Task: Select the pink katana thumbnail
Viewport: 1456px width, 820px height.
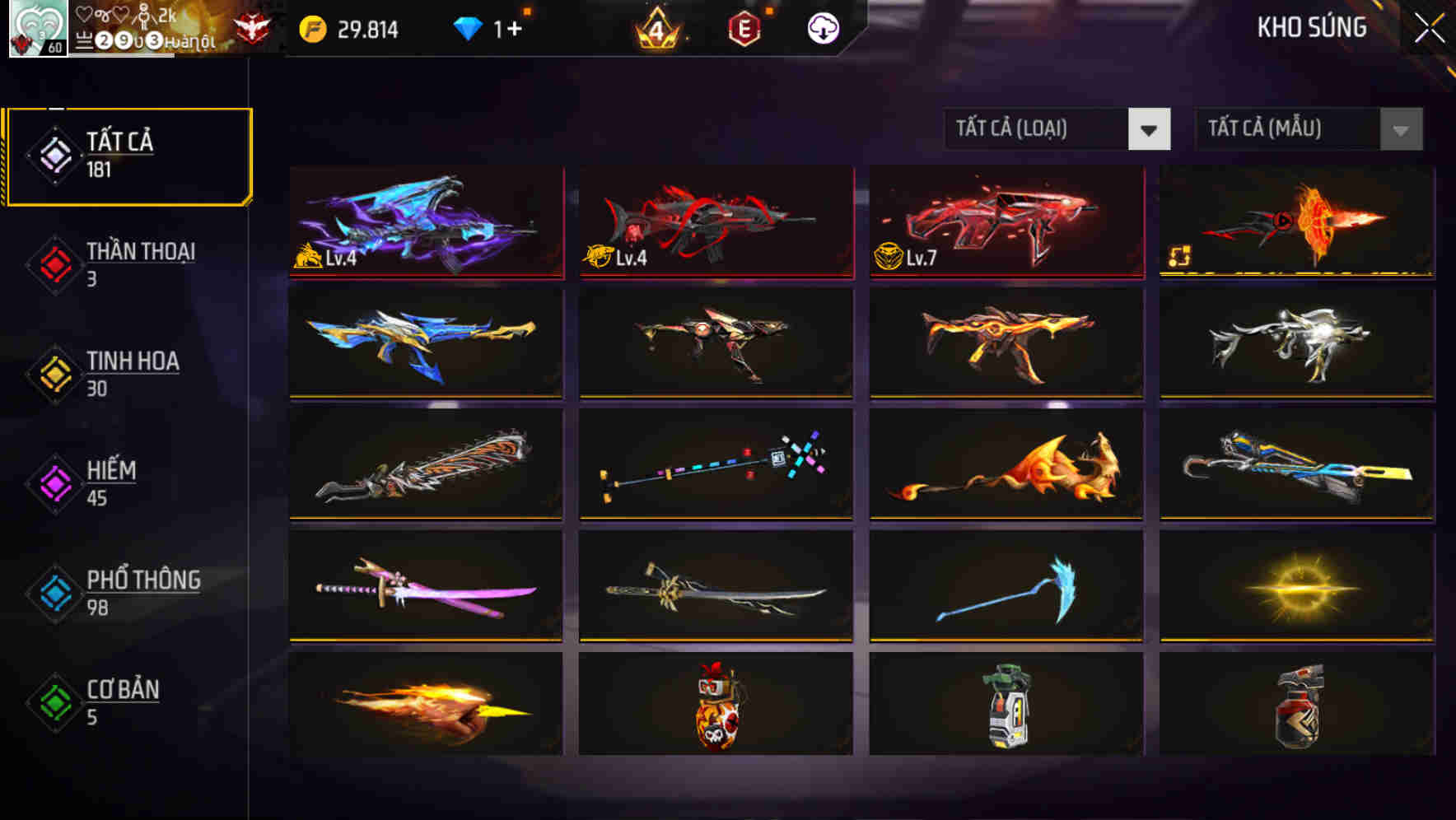Action: click(x=426, y=588)
